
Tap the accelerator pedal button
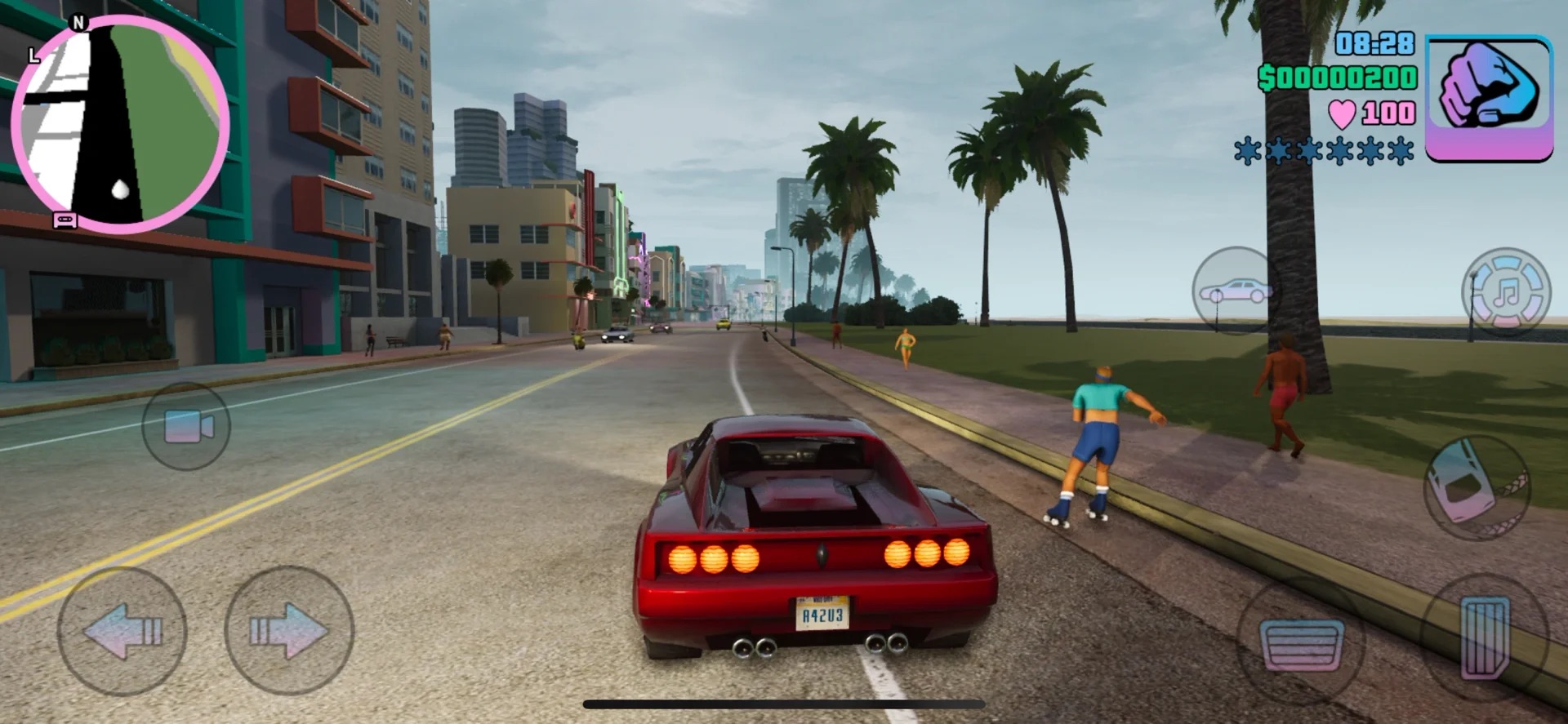click(1485, 637)
